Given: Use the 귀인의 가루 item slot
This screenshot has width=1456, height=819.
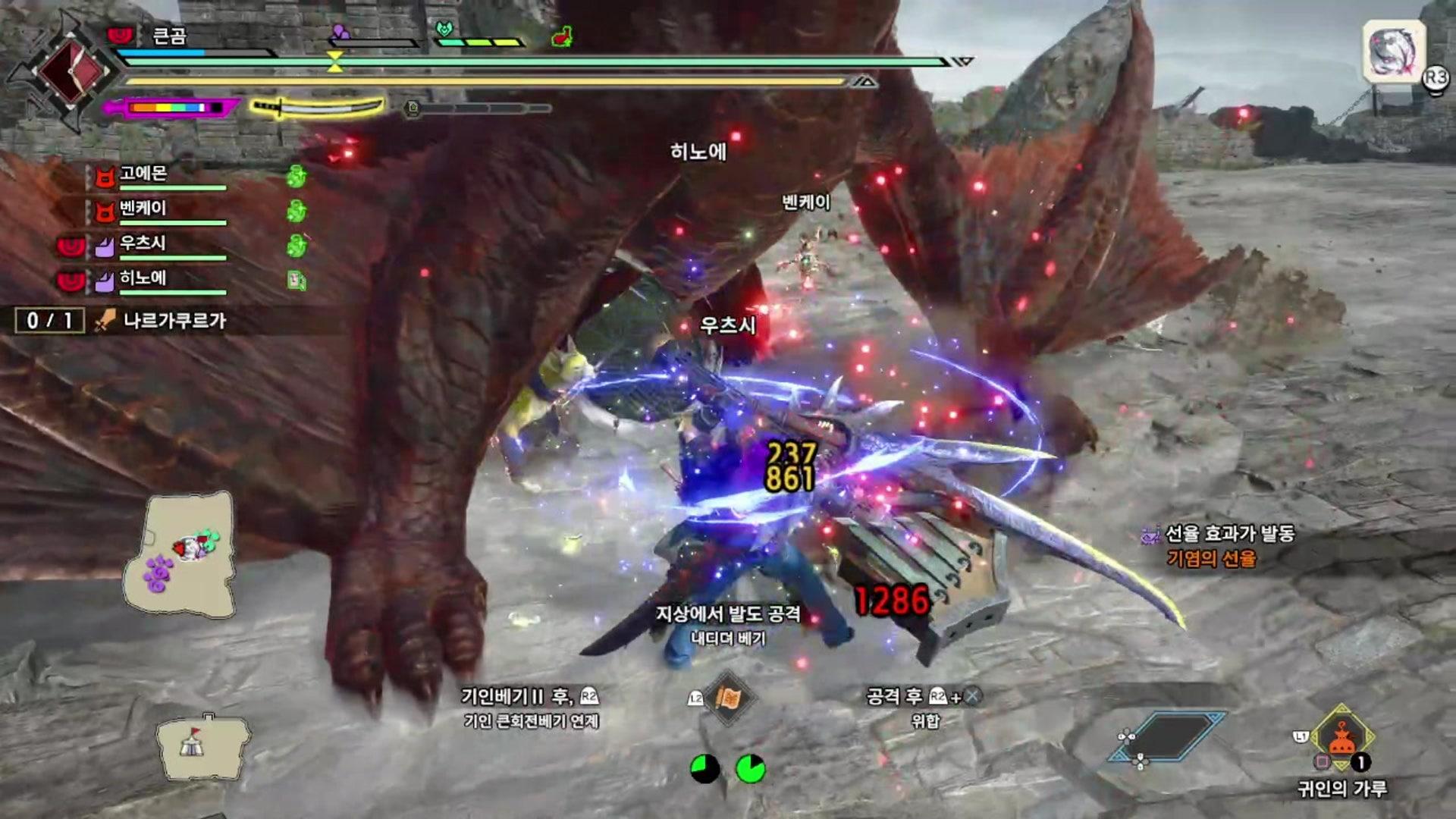Looking at the screenshot, I should (1341, 739).
